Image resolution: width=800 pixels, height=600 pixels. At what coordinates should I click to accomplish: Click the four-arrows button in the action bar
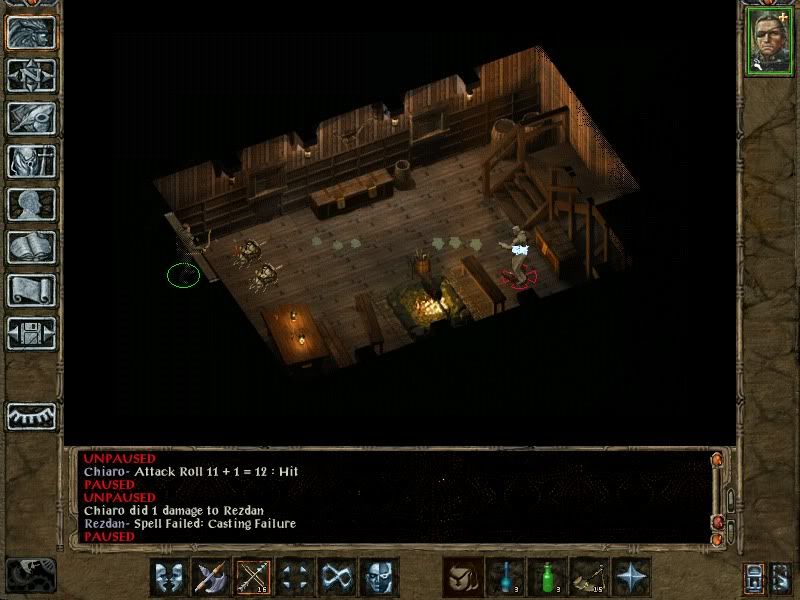click(x=295, y=577)
